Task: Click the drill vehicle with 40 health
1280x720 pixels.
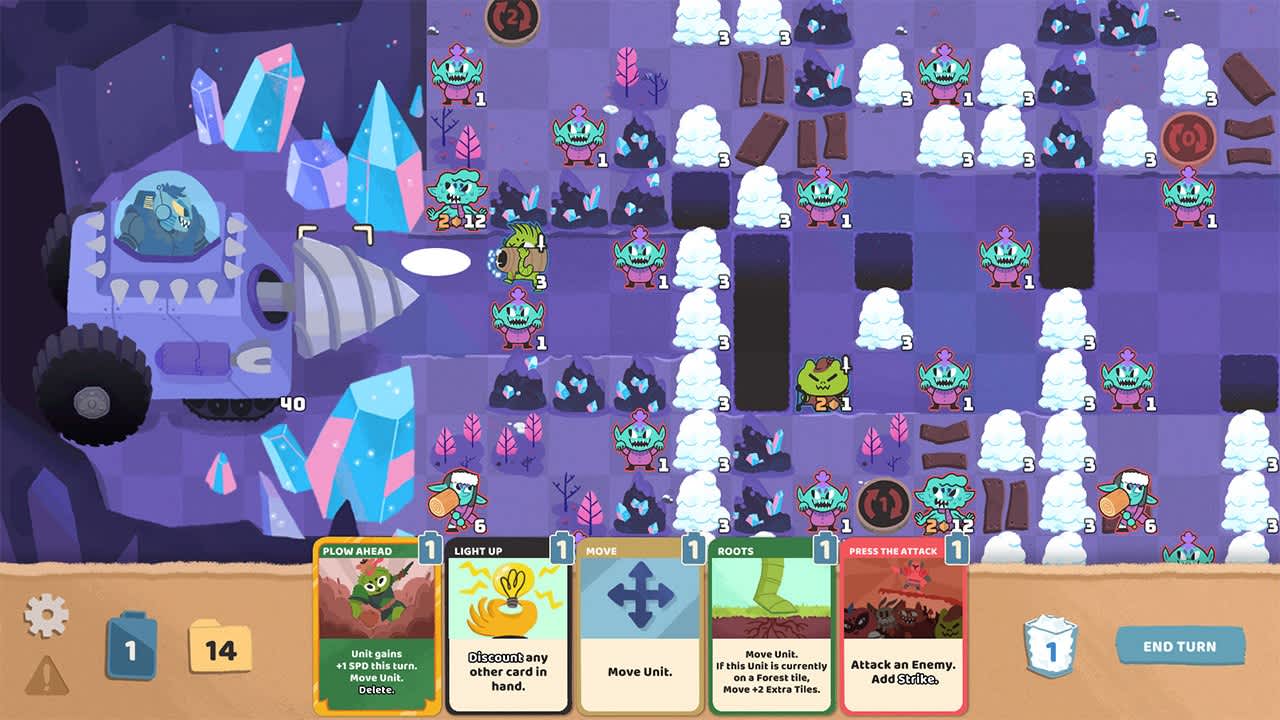Action: pos(160,280)
